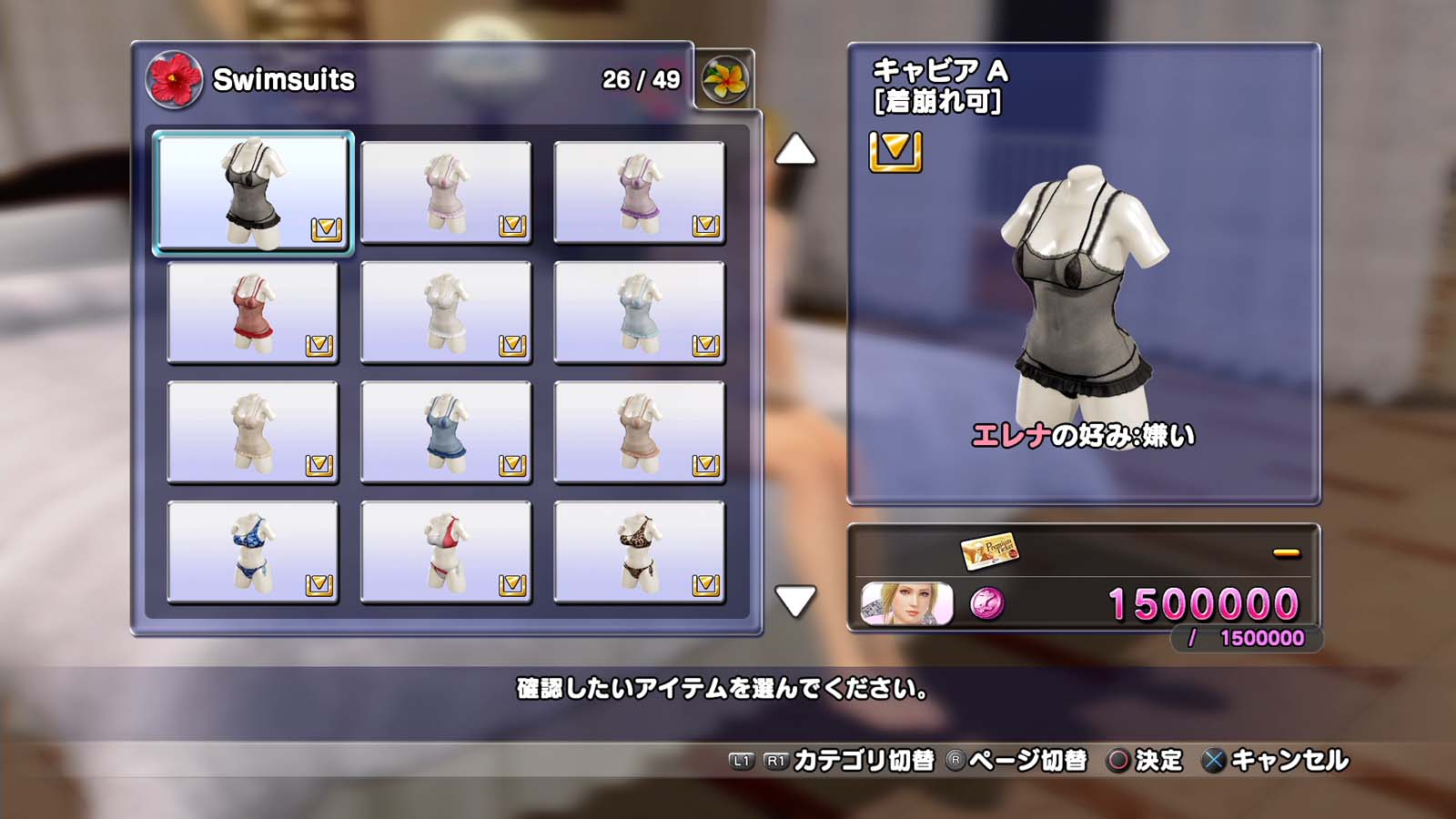Screen dimensions: 1456x819
Task: Choose the red bikini swimsuit tile
Action: (x=446, y=552)
